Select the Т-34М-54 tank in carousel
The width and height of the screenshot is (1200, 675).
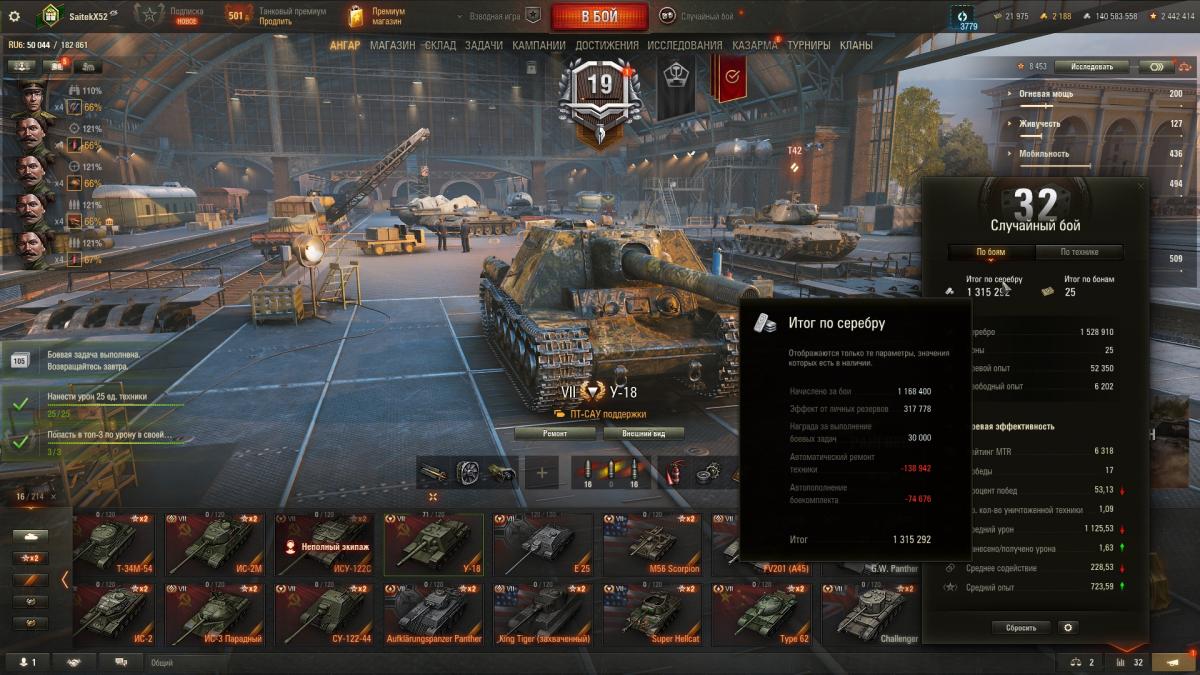tap(114, 545)
